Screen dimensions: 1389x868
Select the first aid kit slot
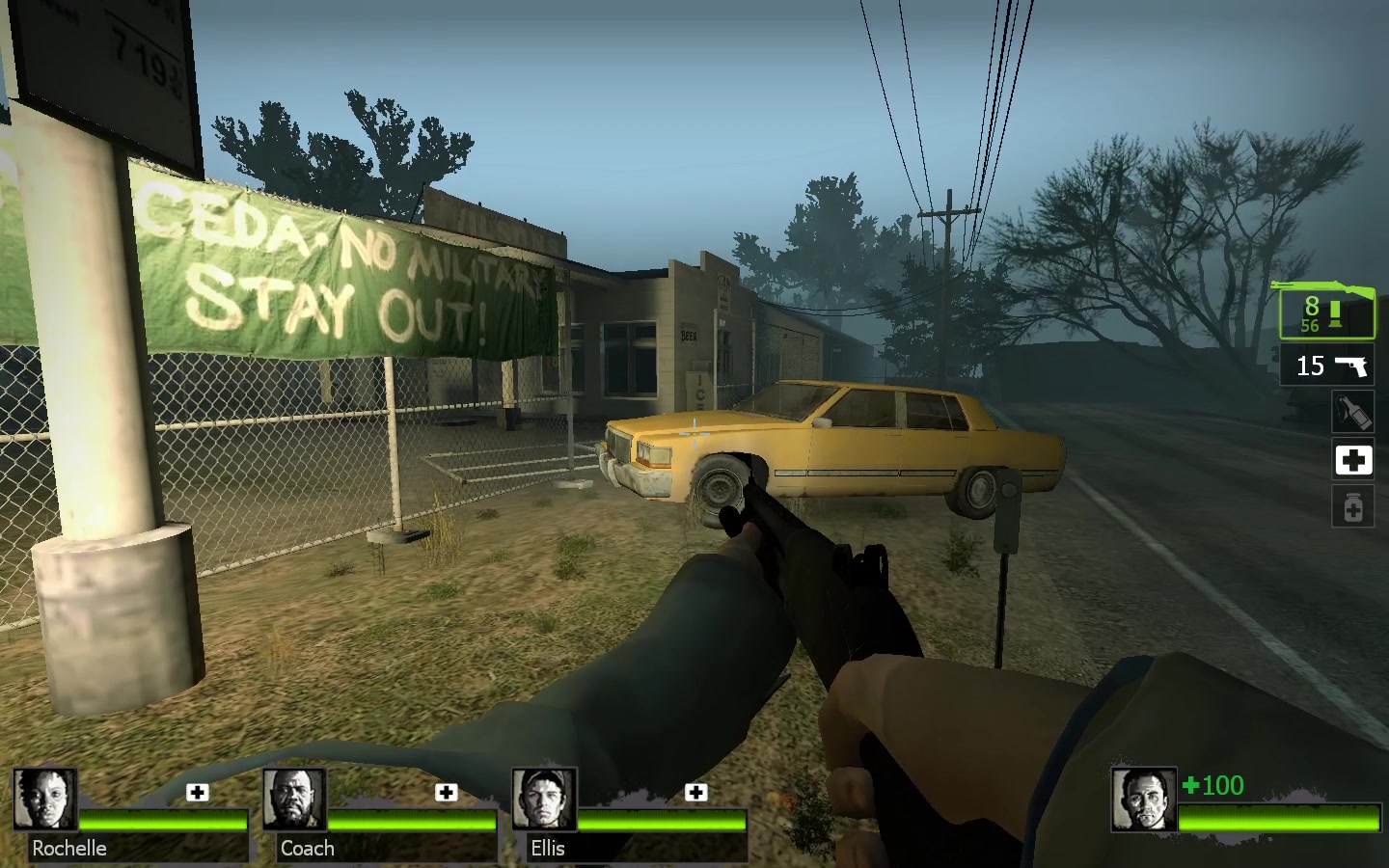[x=1352, y=460]
